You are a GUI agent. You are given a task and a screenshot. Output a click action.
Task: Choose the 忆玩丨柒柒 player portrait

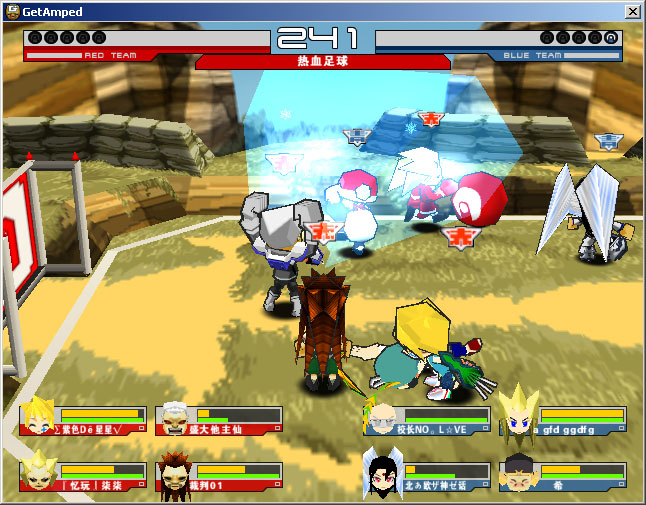tap(38, 473)
